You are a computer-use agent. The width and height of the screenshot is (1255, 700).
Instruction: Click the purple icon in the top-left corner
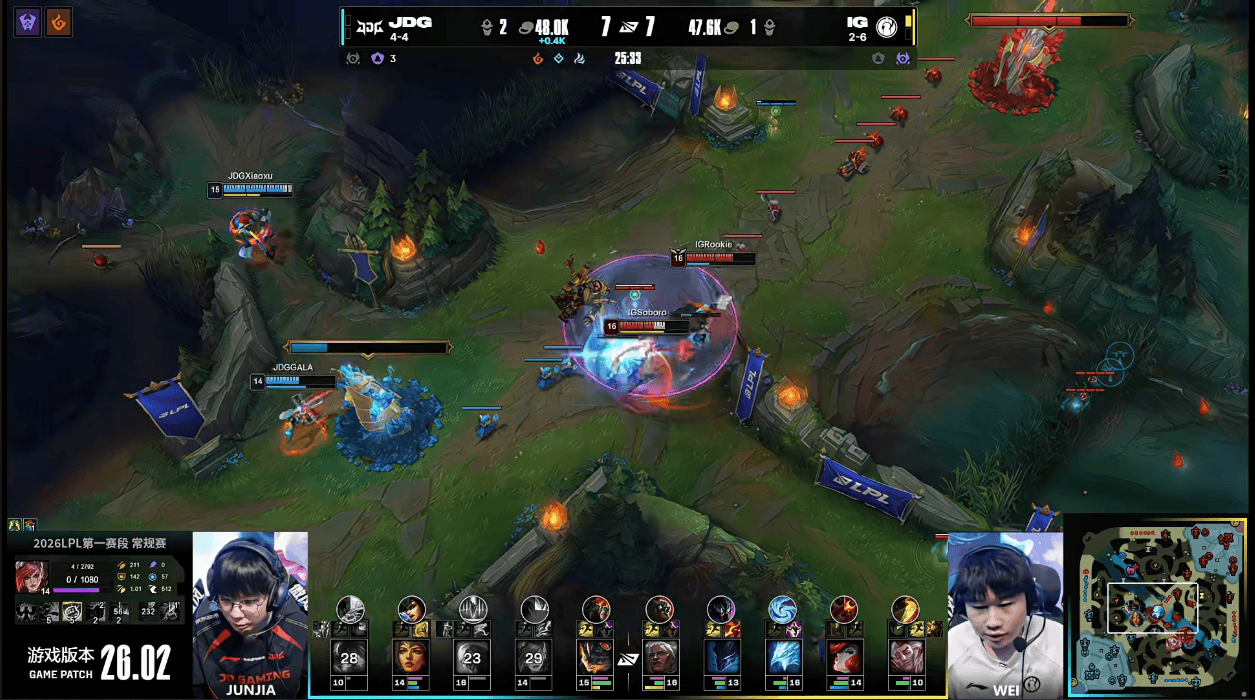click(28, 22)
